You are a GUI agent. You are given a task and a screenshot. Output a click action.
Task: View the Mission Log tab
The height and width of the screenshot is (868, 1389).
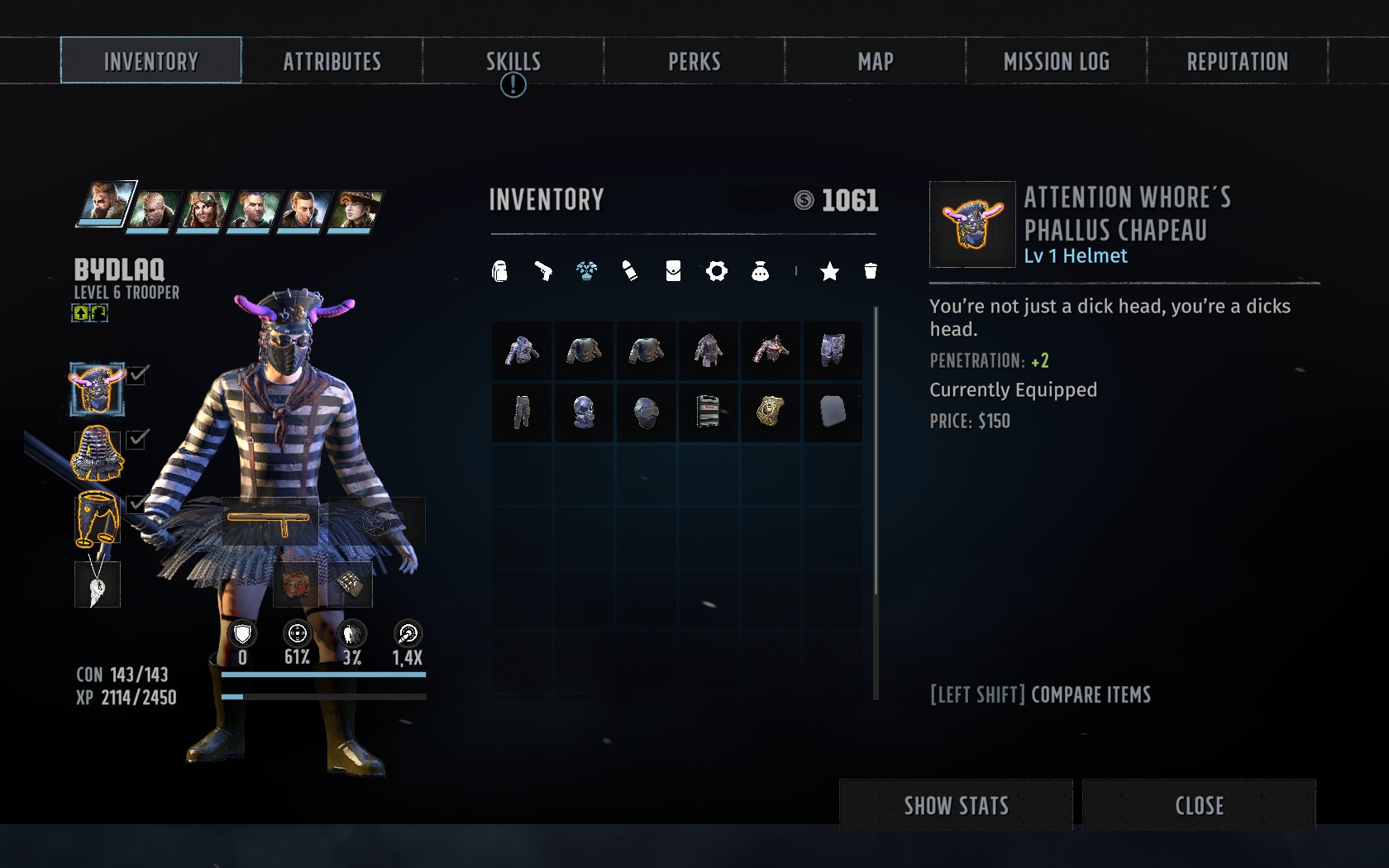point(1056,61)
